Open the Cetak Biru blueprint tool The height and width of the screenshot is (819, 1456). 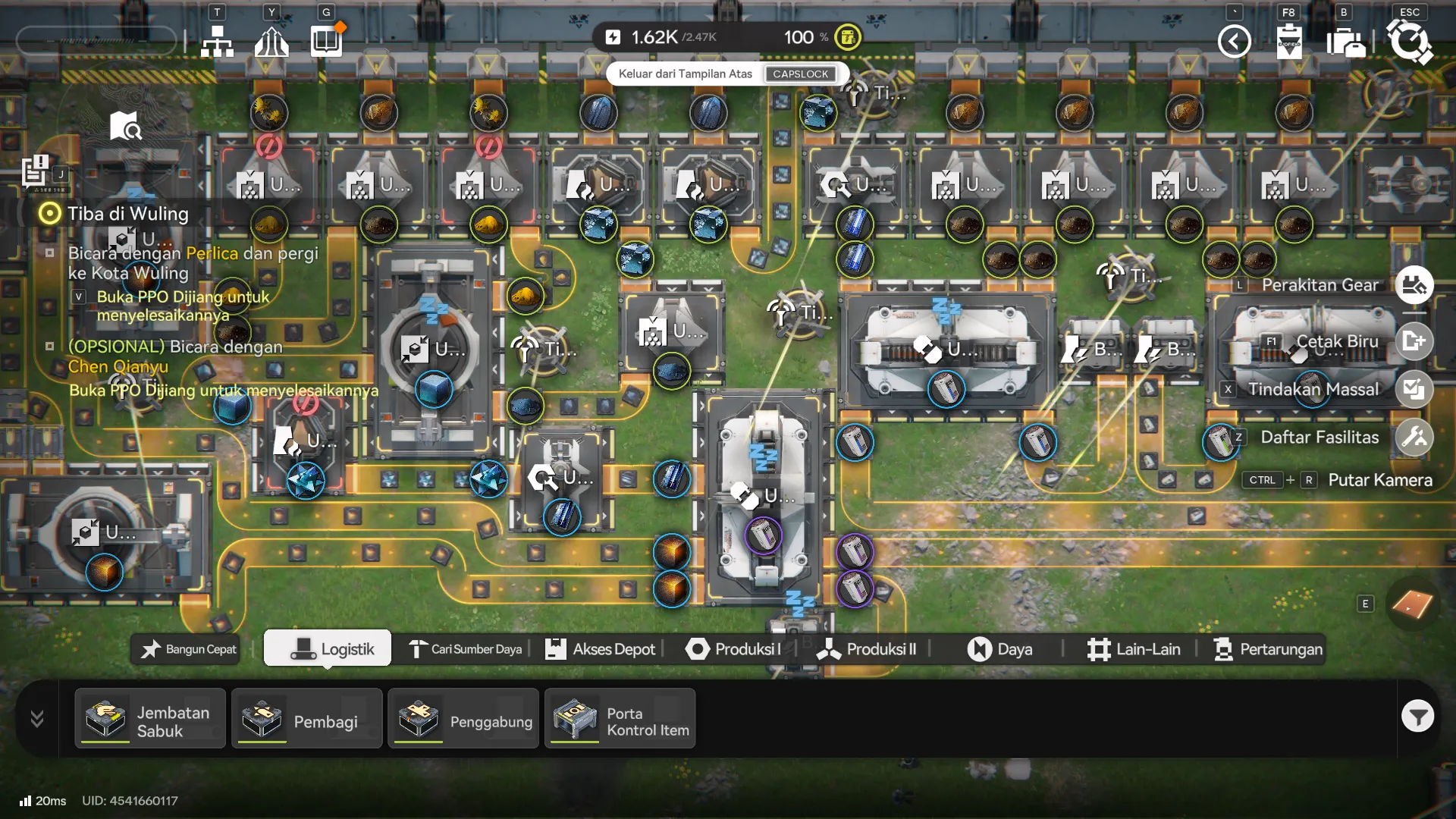tap(1414, 341)
